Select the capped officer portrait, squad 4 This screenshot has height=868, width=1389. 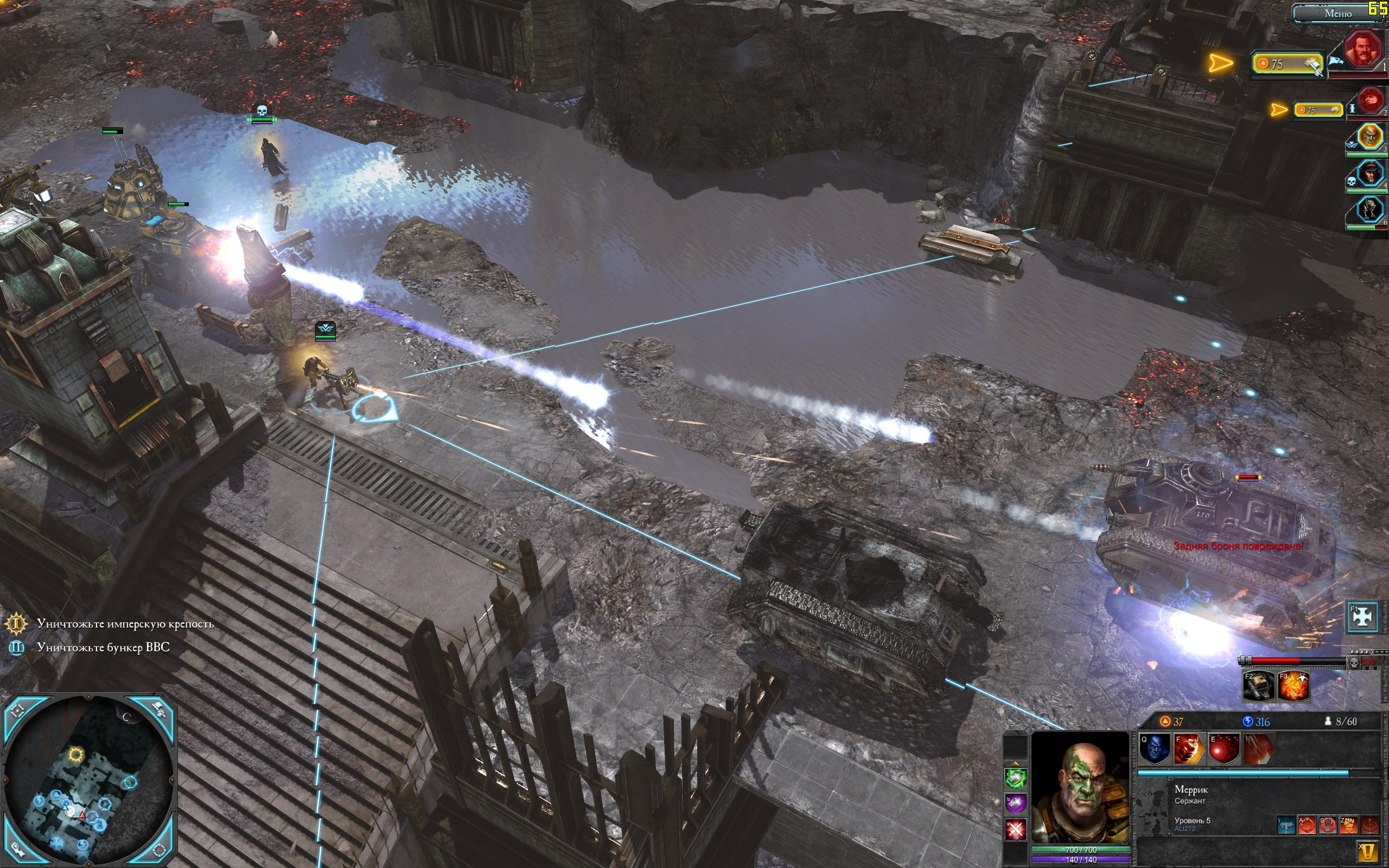pos(1370,174)
